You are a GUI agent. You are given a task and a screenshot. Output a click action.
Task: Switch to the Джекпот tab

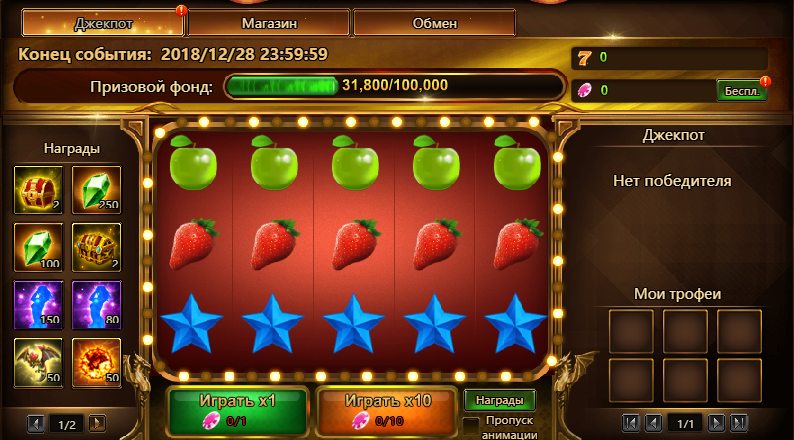(101, 22)
